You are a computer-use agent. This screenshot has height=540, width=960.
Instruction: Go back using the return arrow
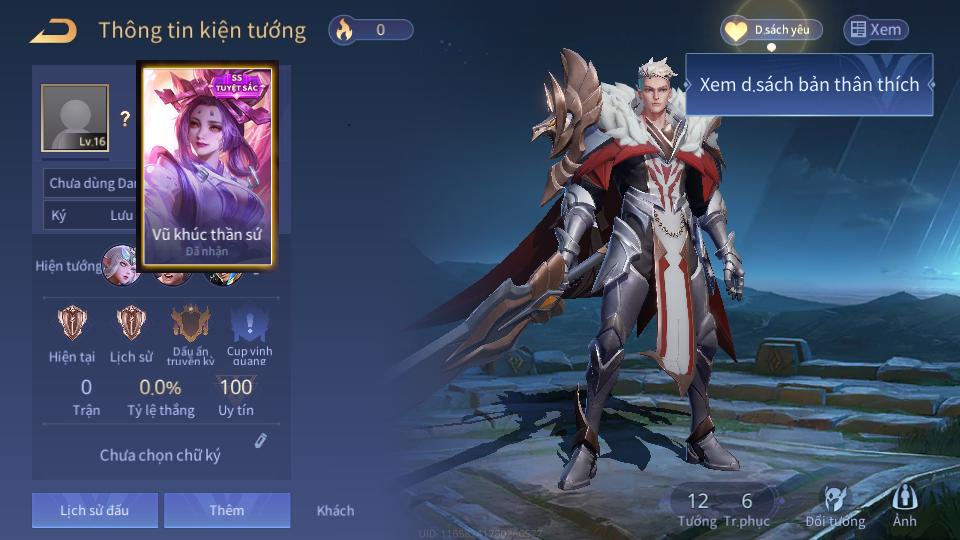point(53,31)
